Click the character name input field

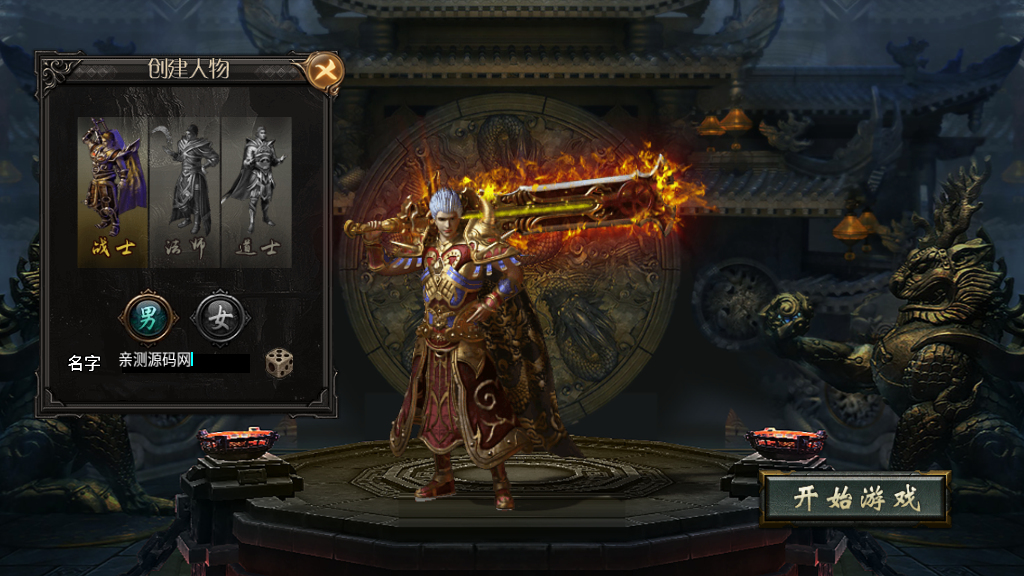182,361
